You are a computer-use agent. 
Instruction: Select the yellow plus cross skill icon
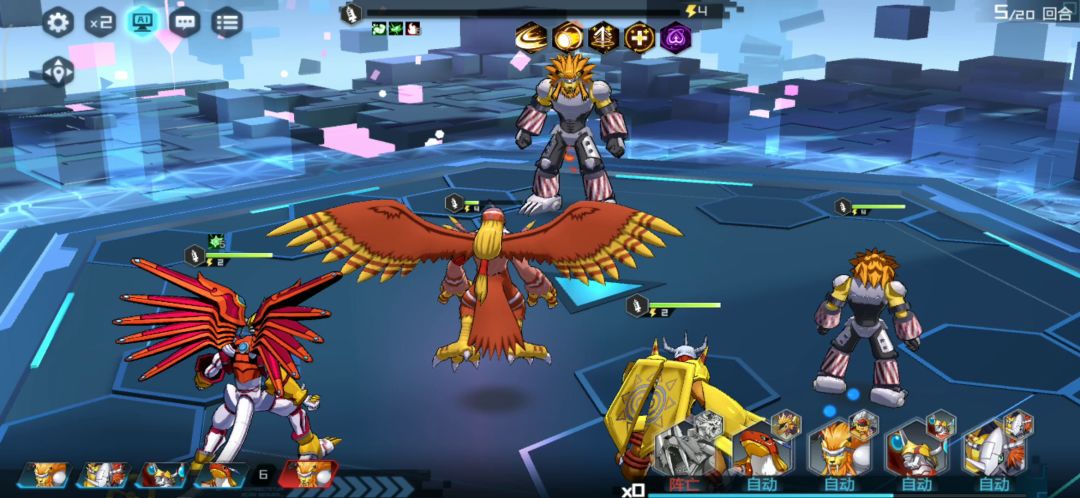(639, 38)
